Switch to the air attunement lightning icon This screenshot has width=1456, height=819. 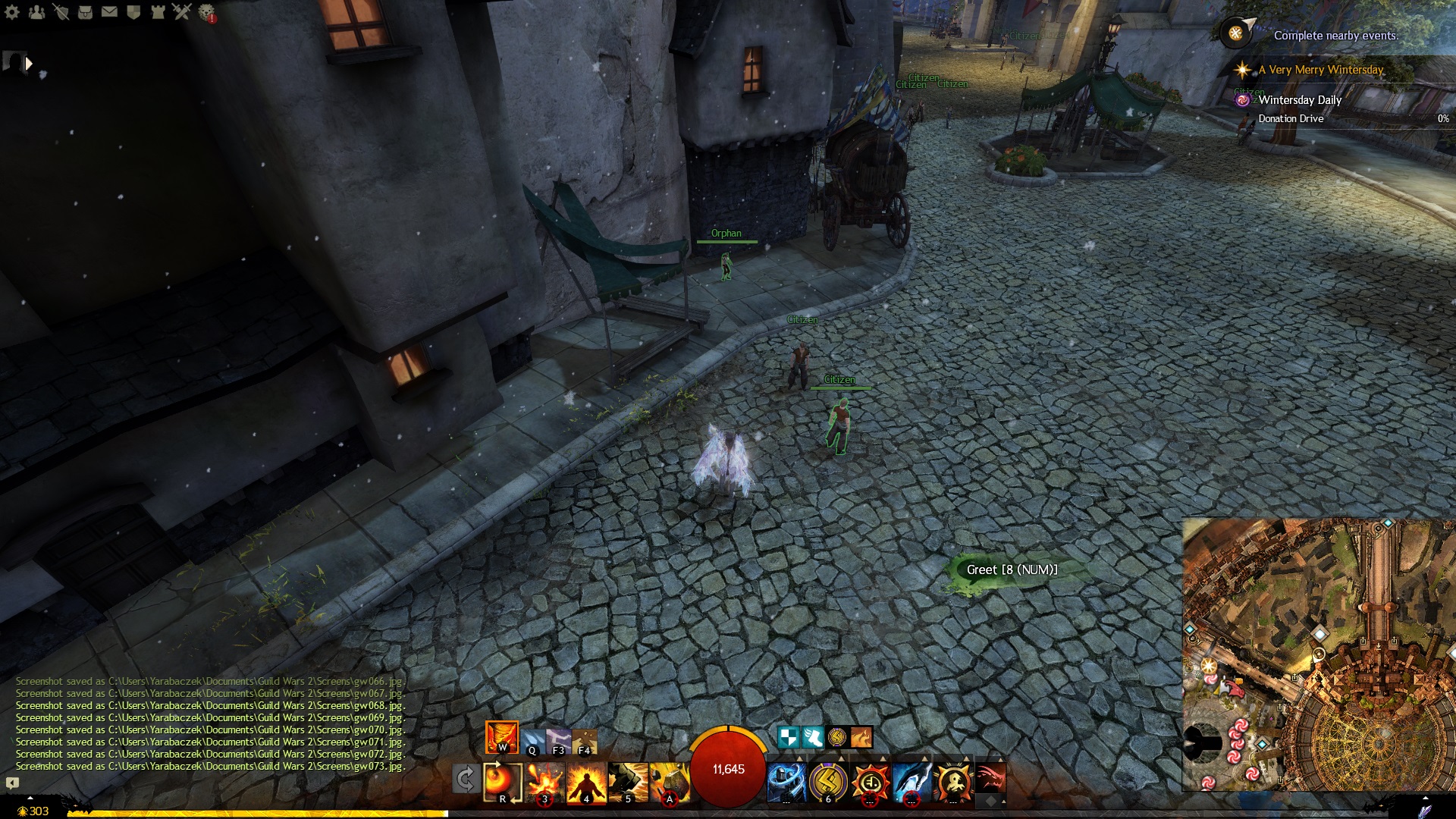(558, 741)
